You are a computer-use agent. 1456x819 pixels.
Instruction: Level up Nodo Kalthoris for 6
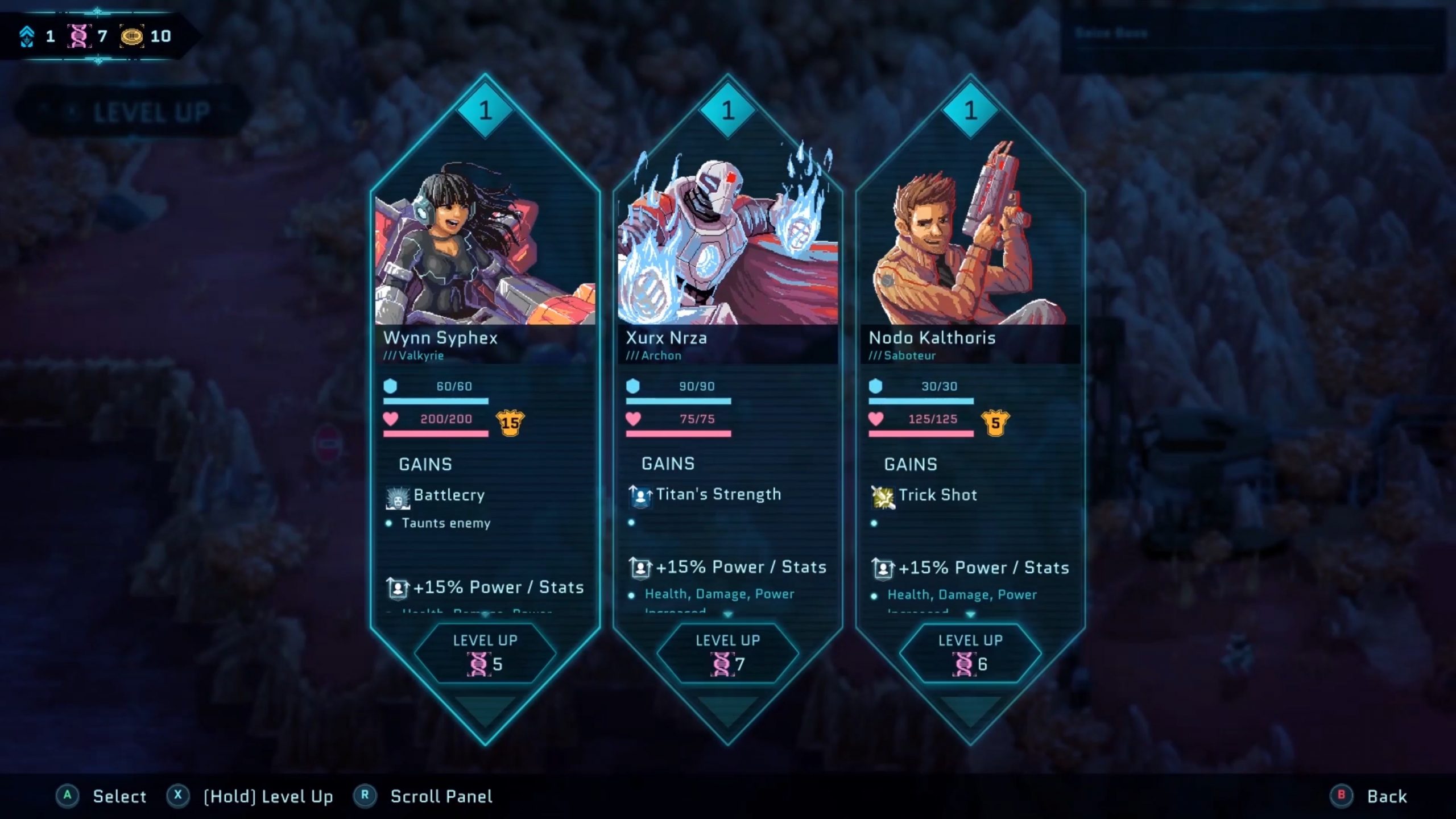(970, 652)
